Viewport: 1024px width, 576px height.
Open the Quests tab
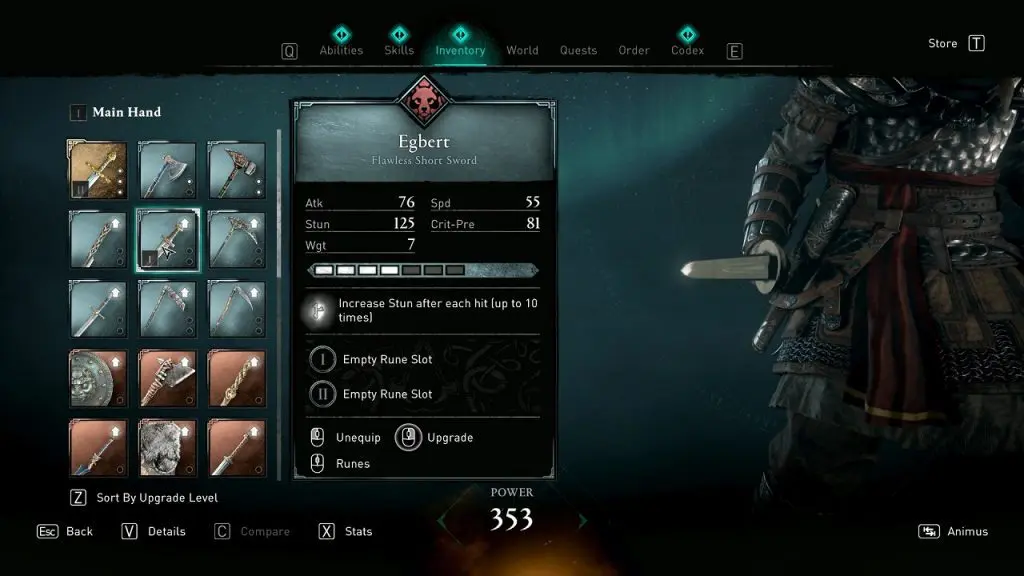tap(578, 50)
